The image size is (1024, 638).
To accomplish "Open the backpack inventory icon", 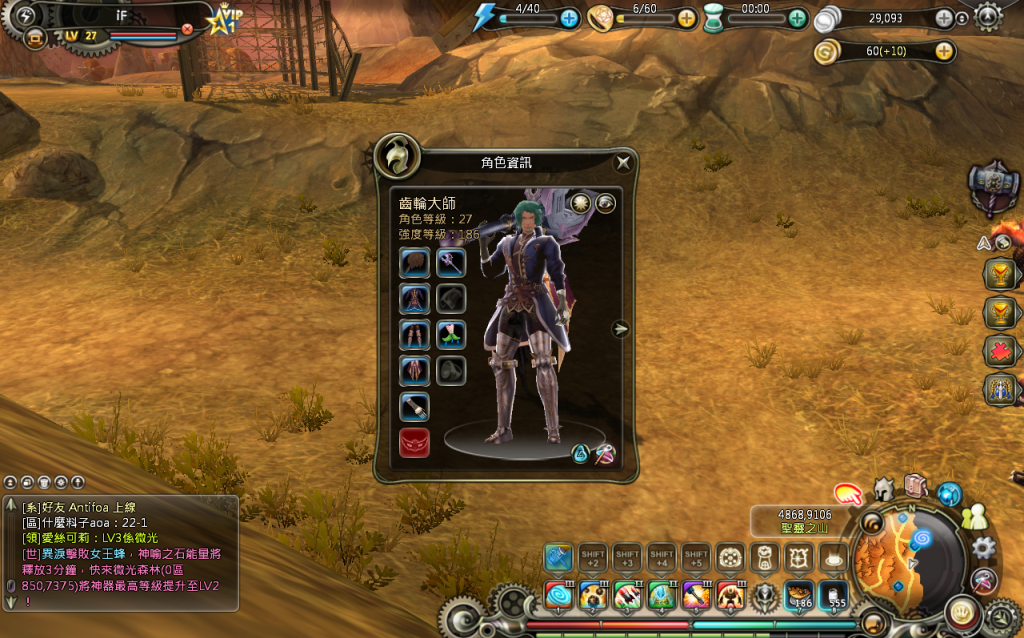I will point(915,486).
